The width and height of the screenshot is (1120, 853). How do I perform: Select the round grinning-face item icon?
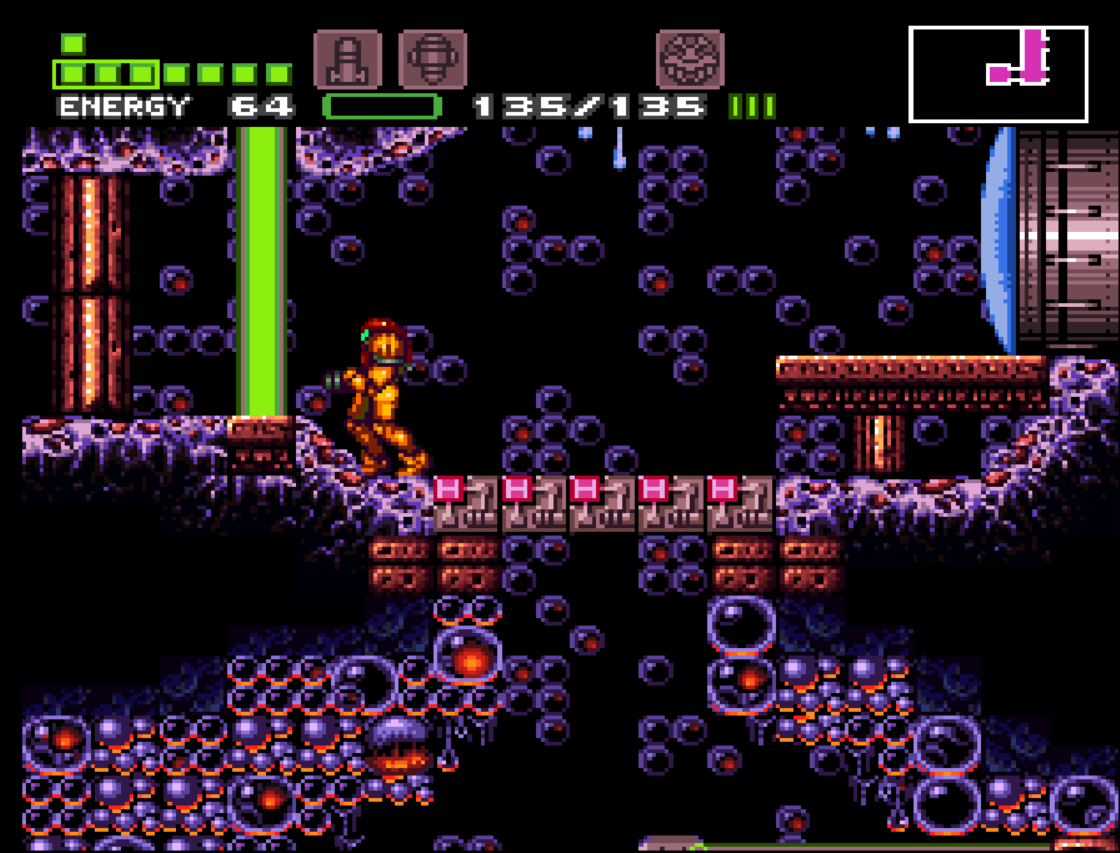tap(689, 60)
